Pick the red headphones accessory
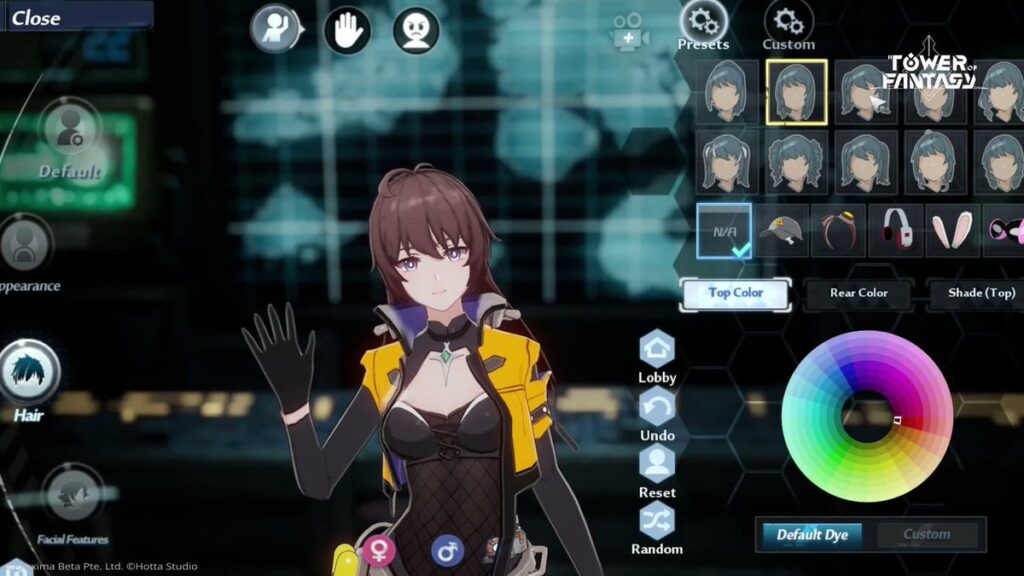The image size is (1024, 576). tap(895, 231)
